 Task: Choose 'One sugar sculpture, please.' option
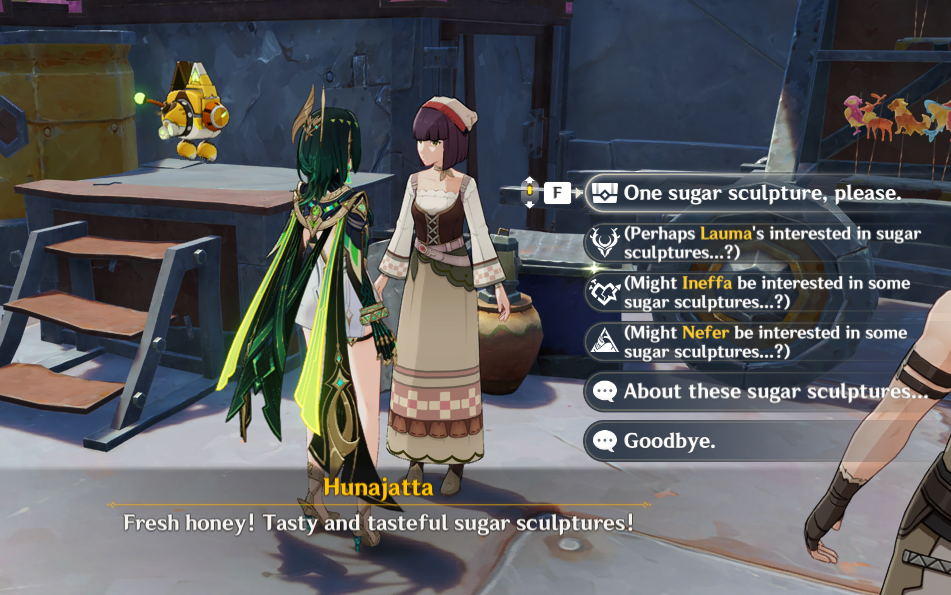coord(762,193)
